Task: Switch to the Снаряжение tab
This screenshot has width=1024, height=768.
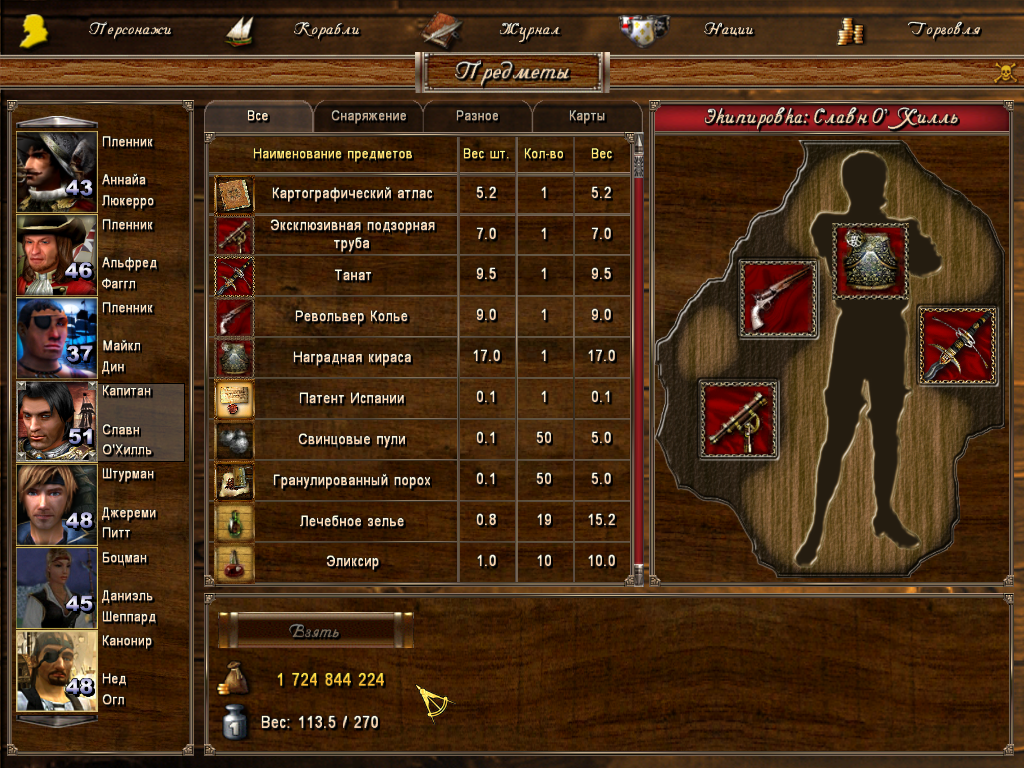Action: 368,116
